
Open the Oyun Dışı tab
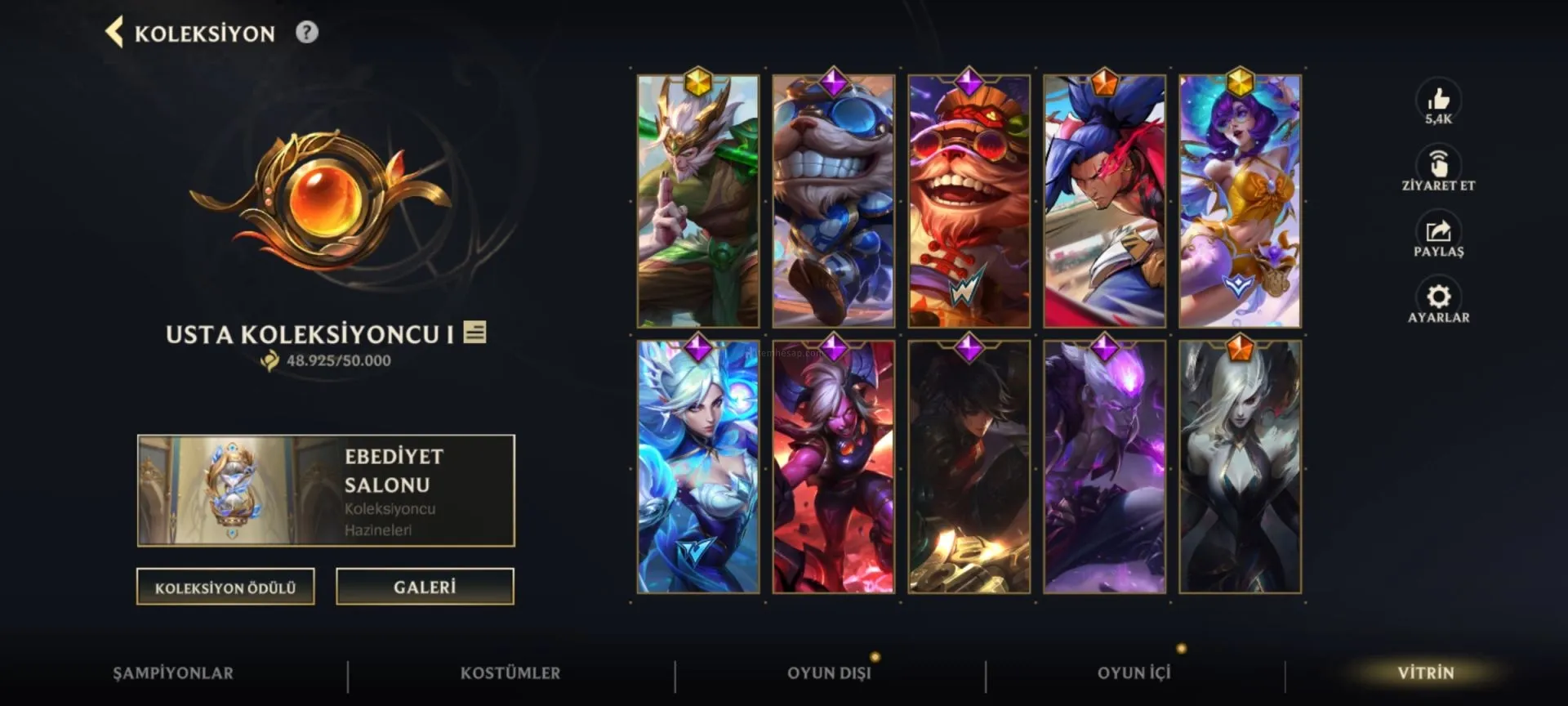point(829,672)
